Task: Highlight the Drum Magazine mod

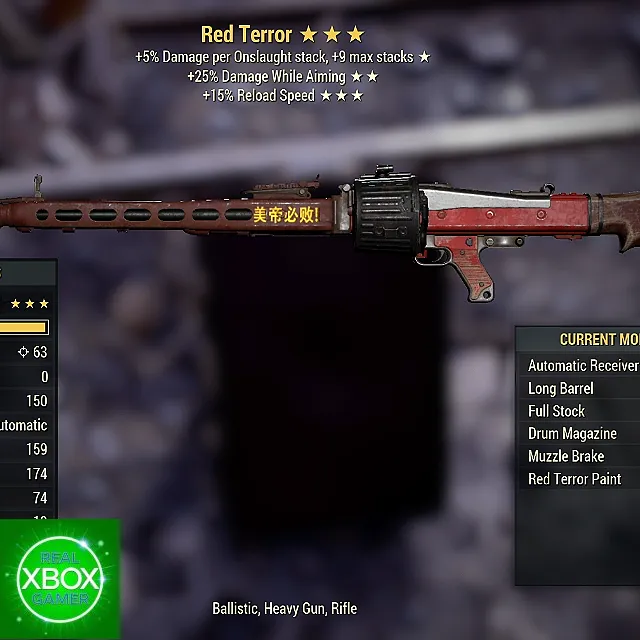Action: point(572,434)
